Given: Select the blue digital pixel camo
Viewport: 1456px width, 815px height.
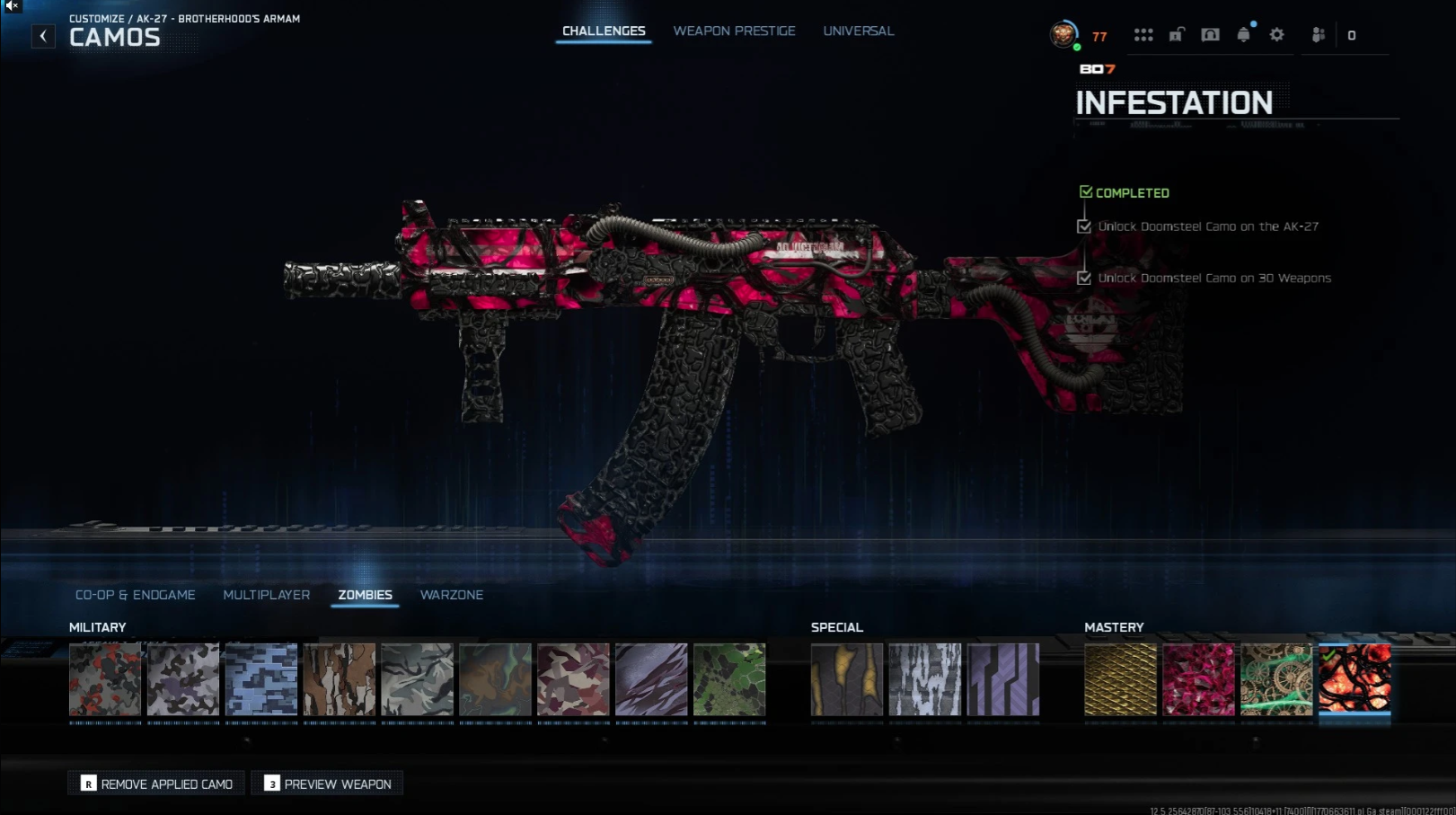Looking at the screenshot, I should (261, 679).
